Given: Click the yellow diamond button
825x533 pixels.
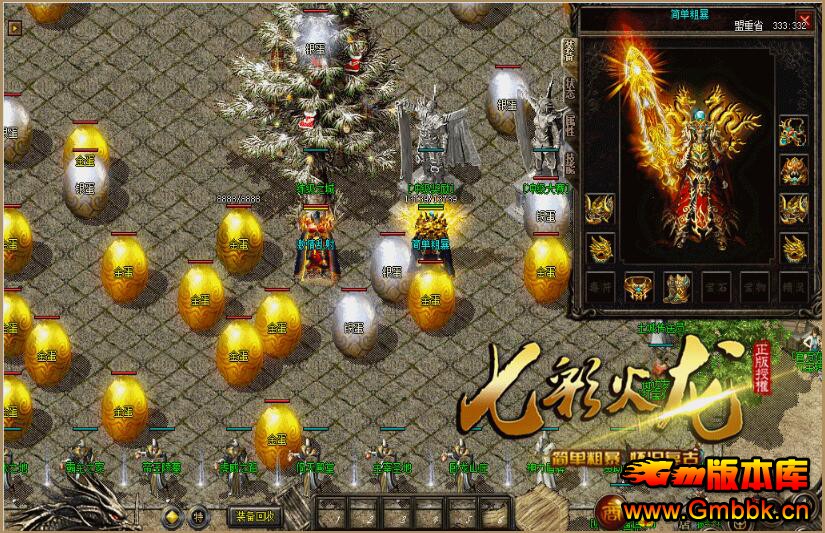Looking at the screenshot, I should point(172,517).
